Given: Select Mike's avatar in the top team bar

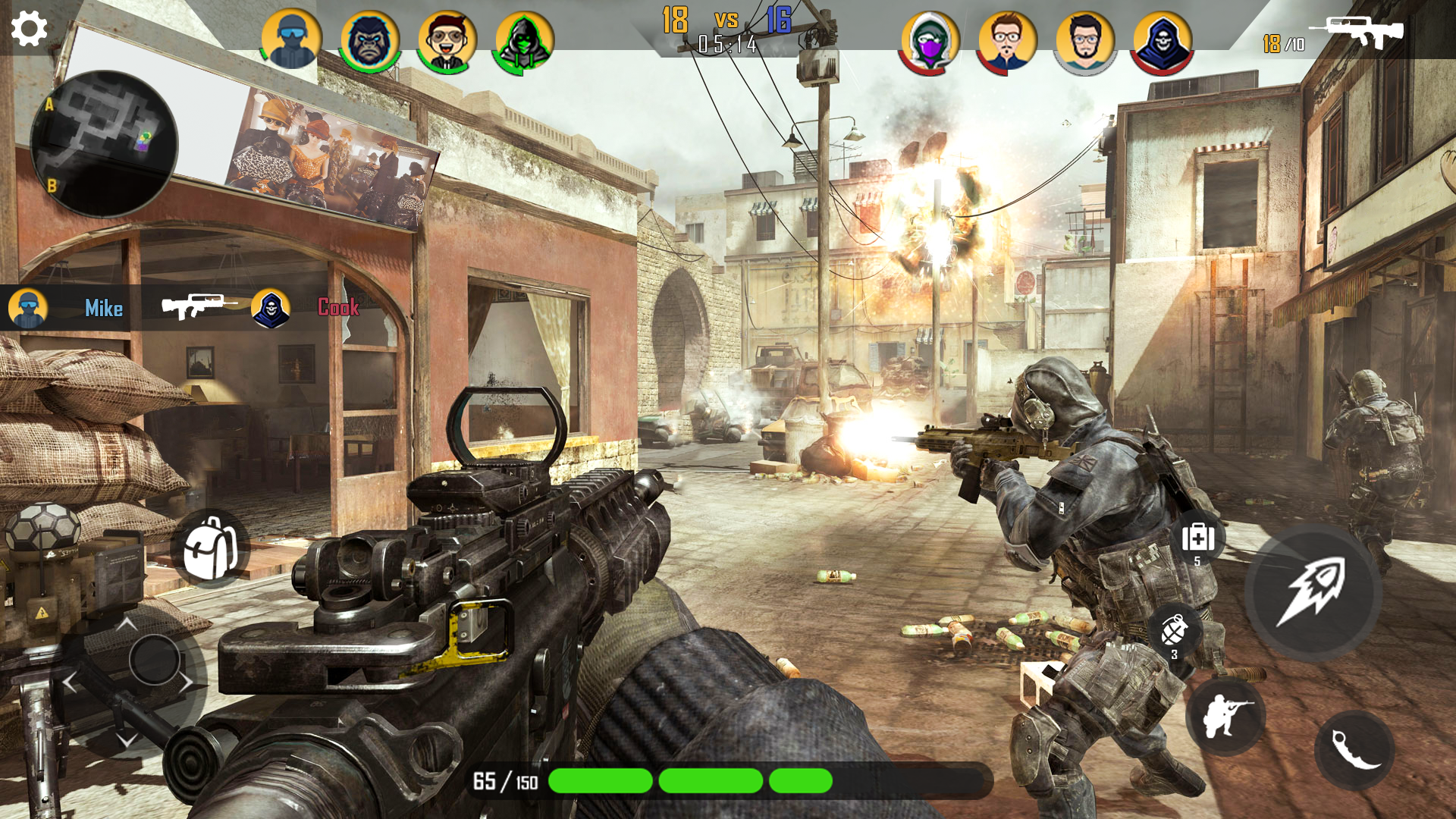Looking at the screenshot, I should coord(291,34).
